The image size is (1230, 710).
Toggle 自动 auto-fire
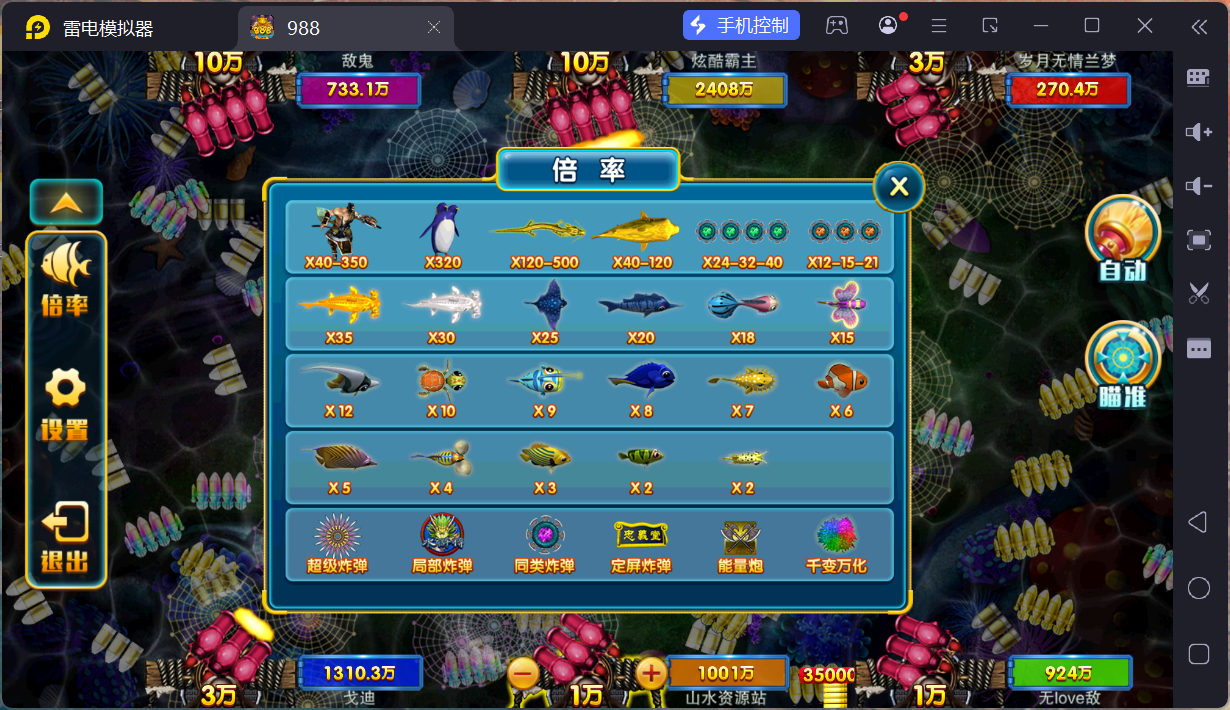tap(1122, 238)
